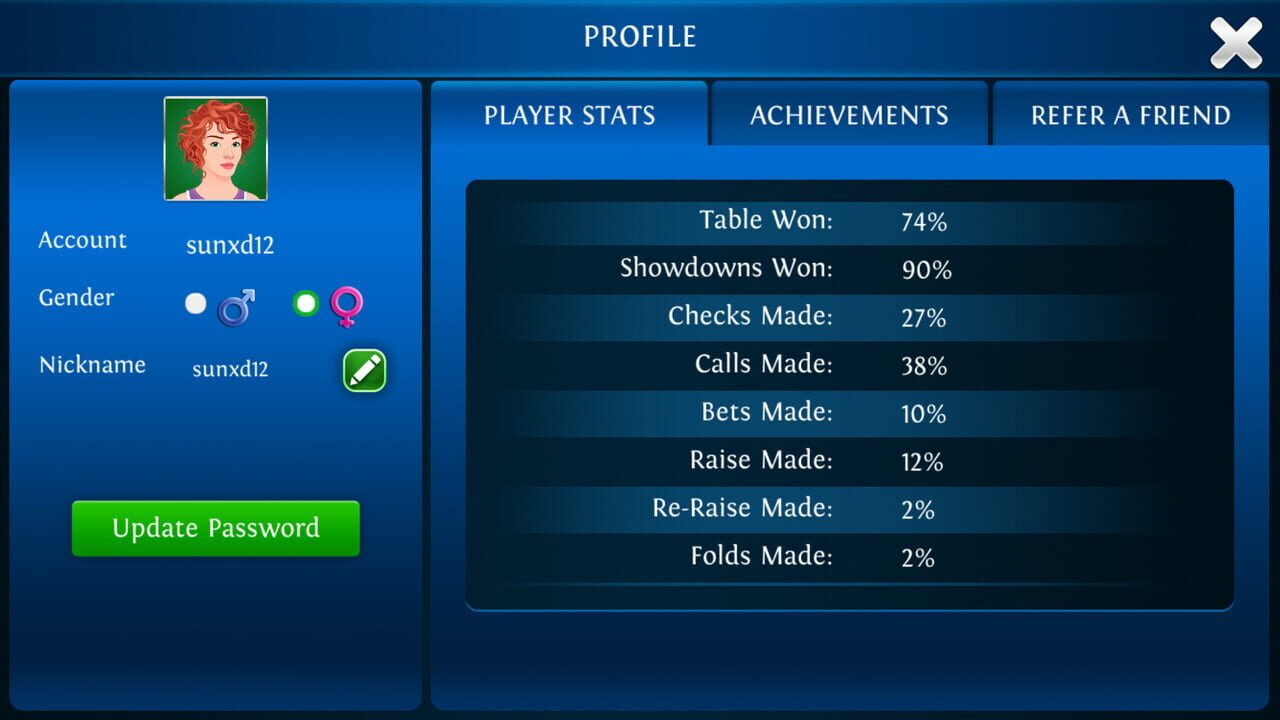Close the Profile window
Viewport: 1280px width, 720px height.
coord(1236,42)
